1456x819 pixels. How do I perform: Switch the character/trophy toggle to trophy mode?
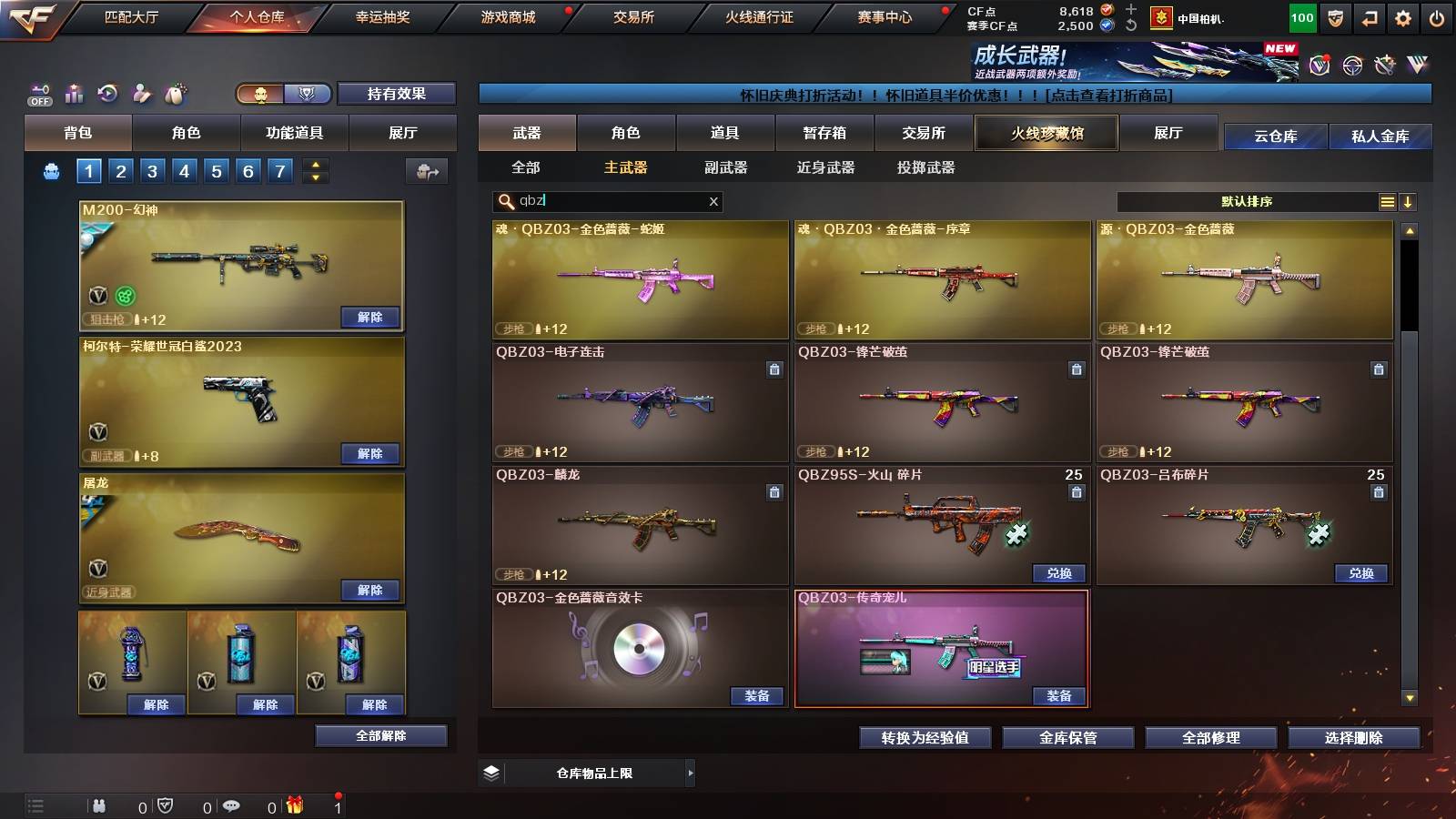pyautogui.click(x=307, y=94)
